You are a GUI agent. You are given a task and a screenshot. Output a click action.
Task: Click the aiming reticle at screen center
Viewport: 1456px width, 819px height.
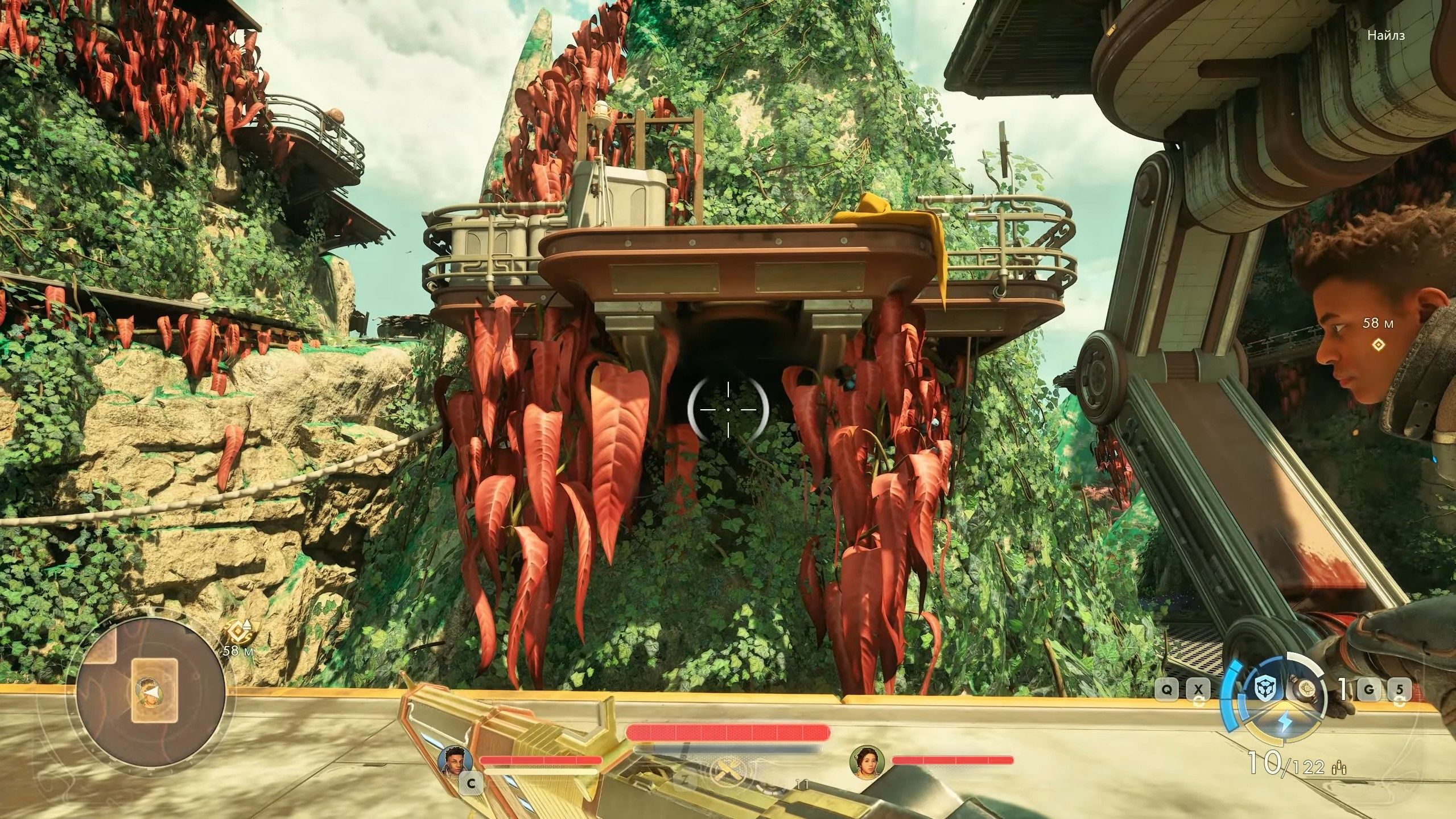[727, 409]
